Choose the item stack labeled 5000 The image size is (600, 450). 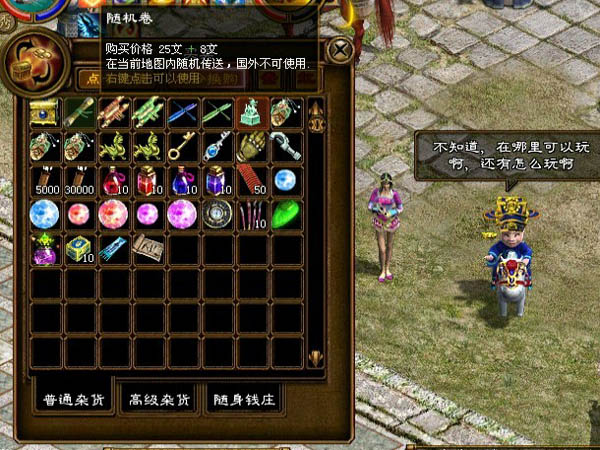tap(46, 181)
